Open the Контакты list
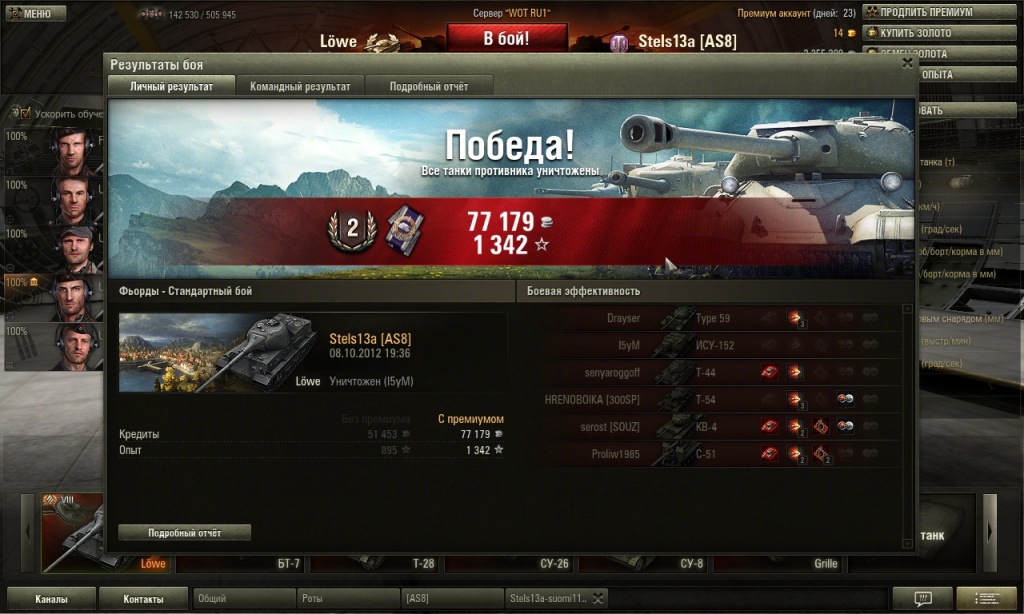The width and height of the screenshot is (1024, 614). [x=143, y=599]
